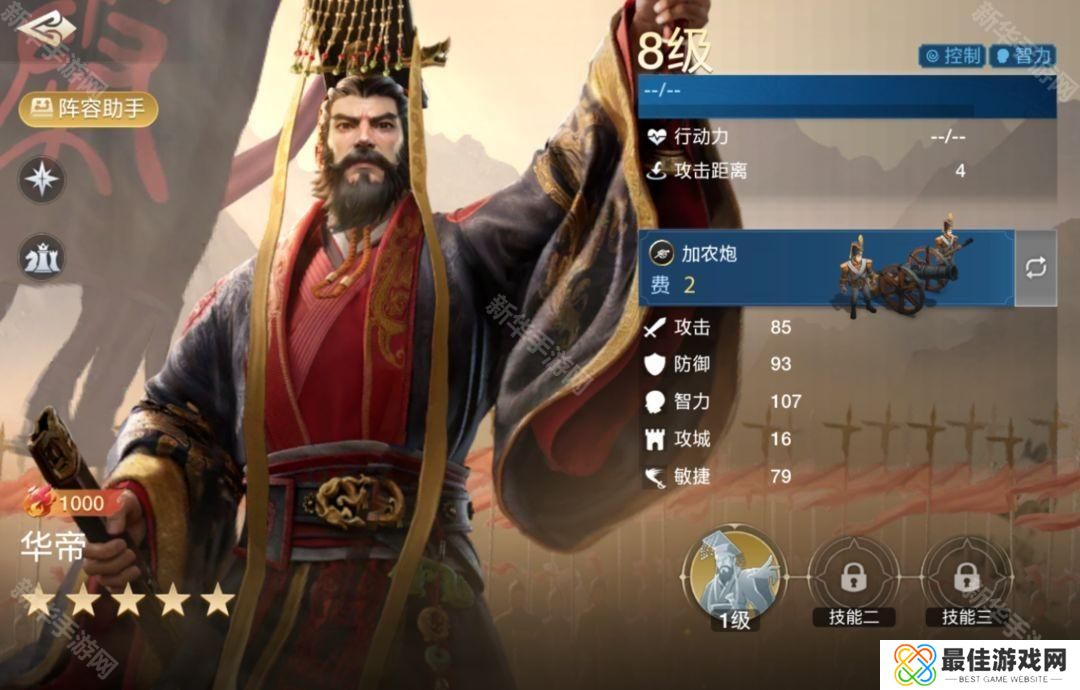Select the locked 技能三 slot
The image size is (1080, 690).
(964, 577)
